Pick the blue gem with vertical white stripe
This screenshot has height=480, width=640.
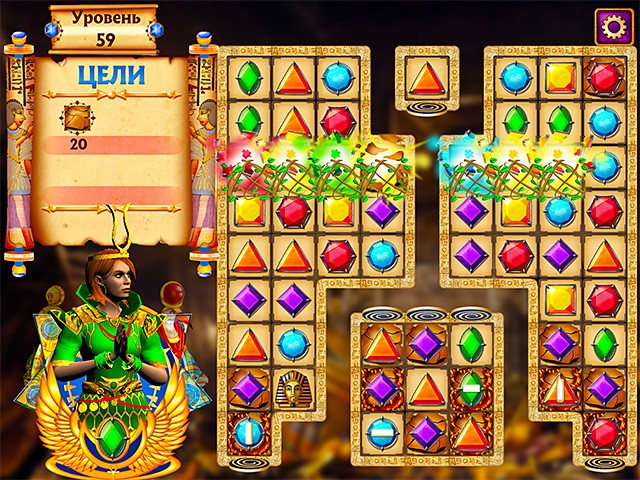click(248, 433)
